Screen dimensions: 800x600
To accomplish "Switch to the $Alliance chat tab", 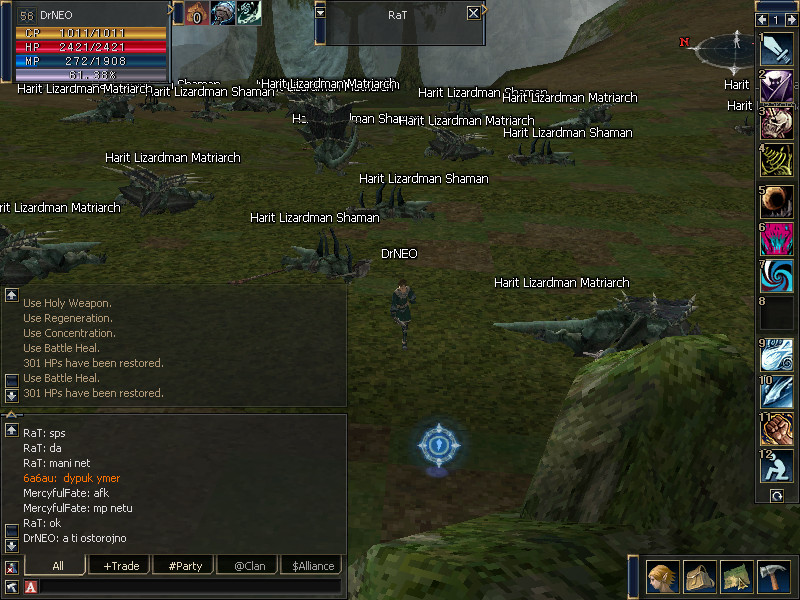I will (312, 565).
